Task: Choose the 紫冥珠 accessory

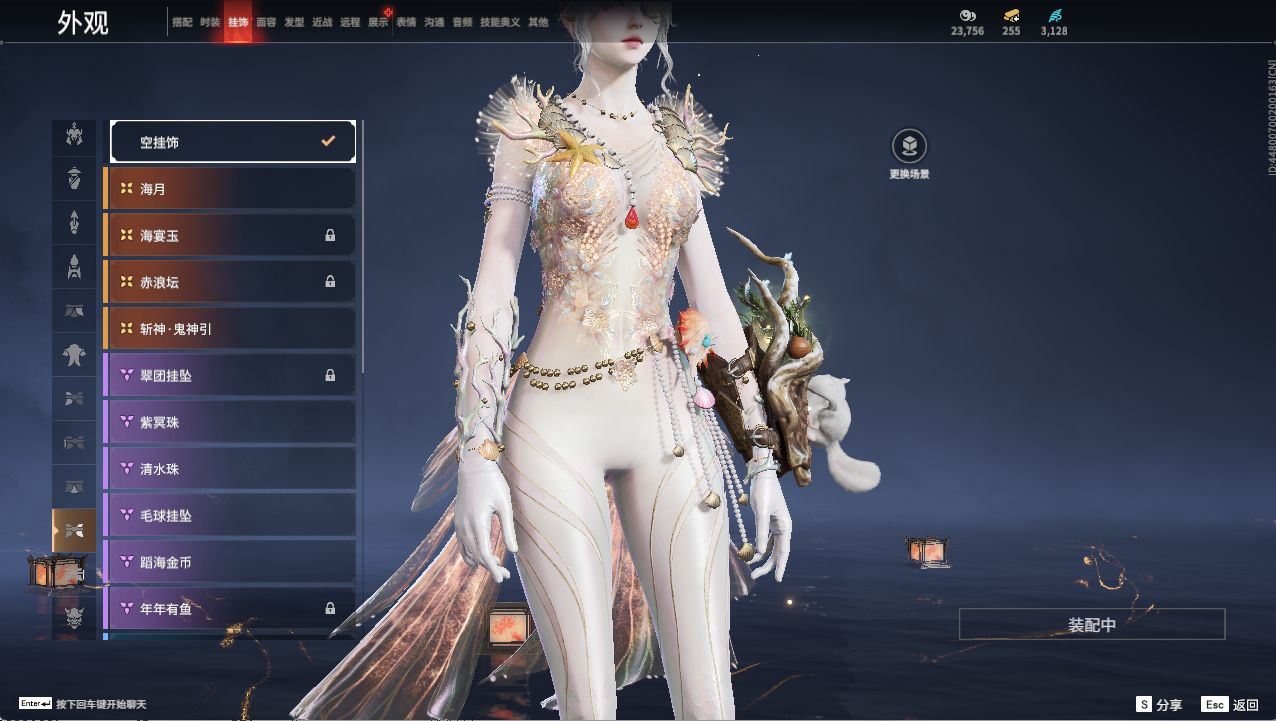Action: [232, 422]
